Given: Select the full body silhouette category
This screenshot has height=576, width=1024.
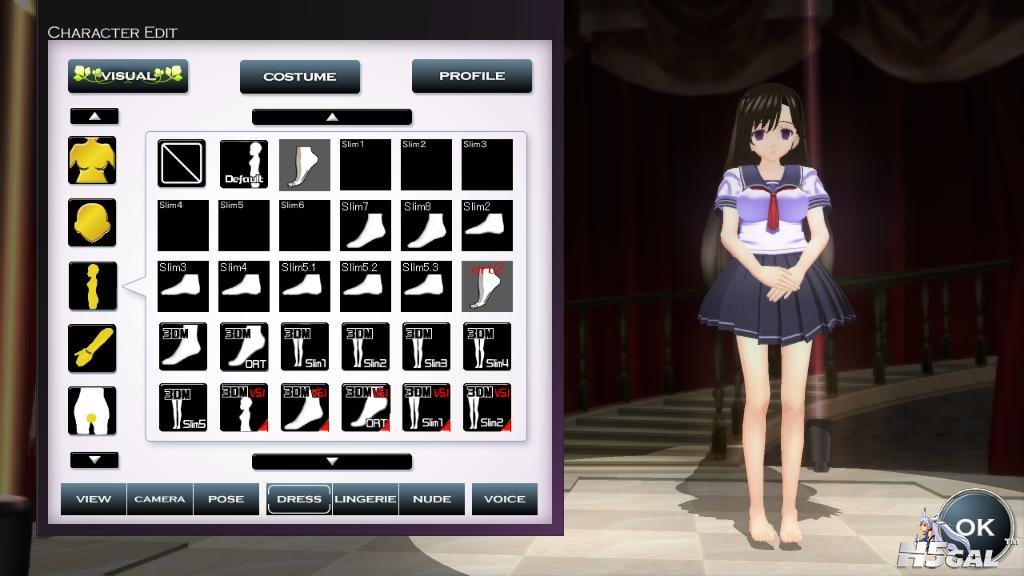Looking at the screenshot, I should (x=92, y=286).
